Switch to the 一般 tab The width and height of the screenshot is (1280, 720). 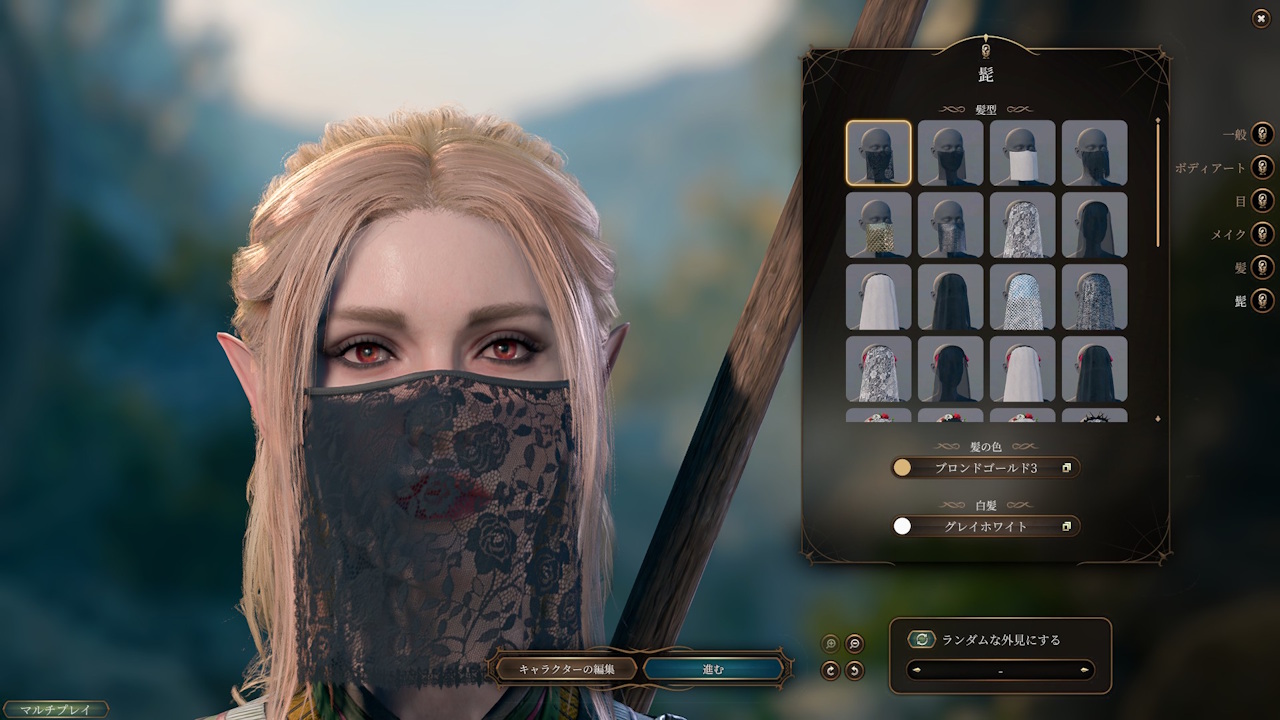tap(1262, 134)
